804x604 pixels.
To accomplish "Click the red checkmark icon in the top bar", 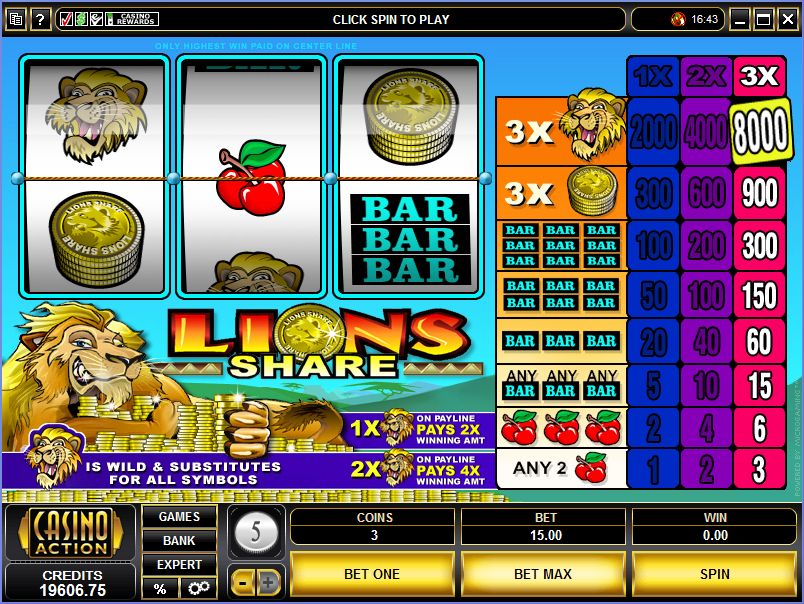I will point(66,19).
